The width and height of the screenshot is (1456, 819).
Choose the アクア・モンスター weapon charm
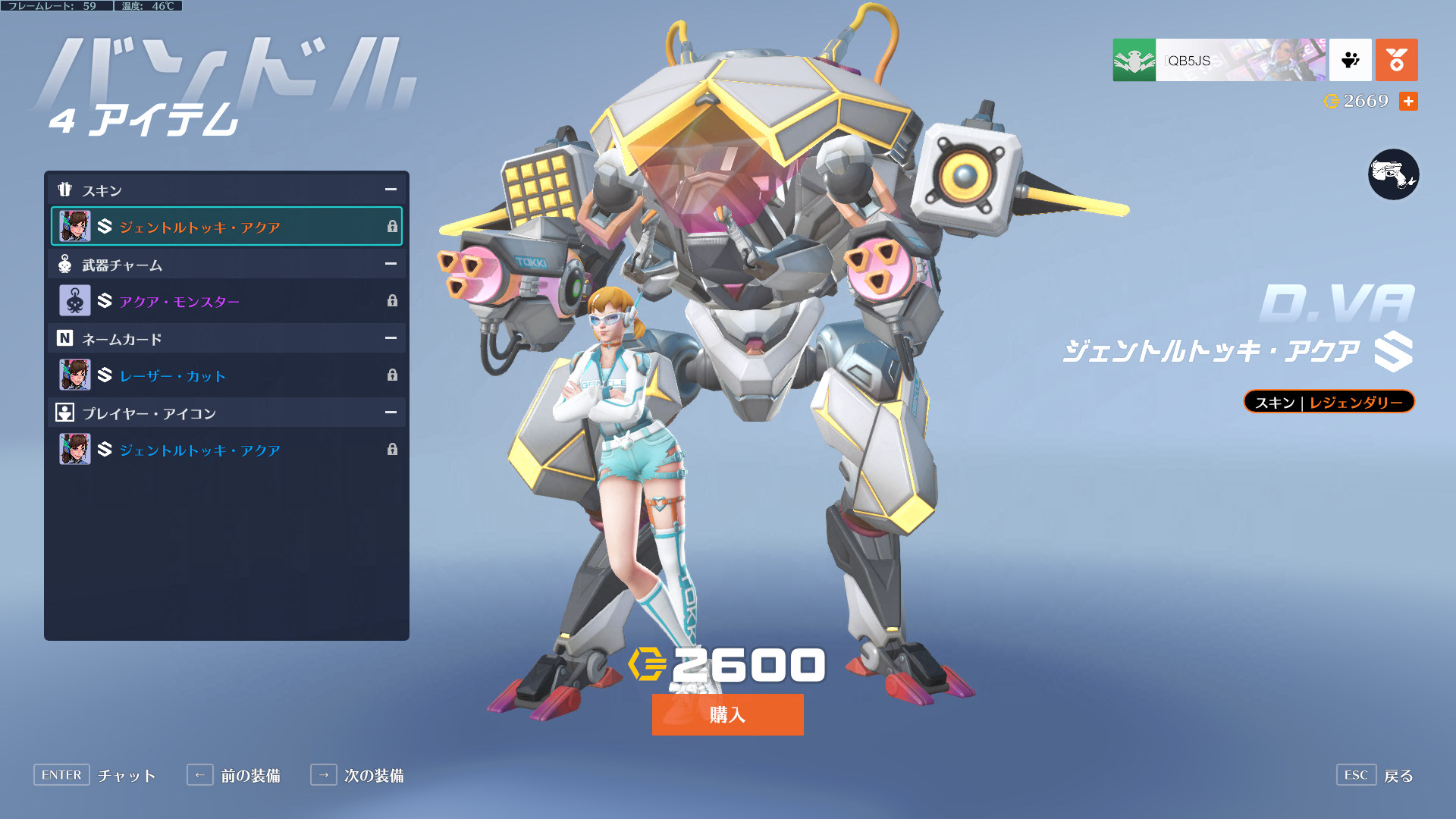click(x=226, y=301)
